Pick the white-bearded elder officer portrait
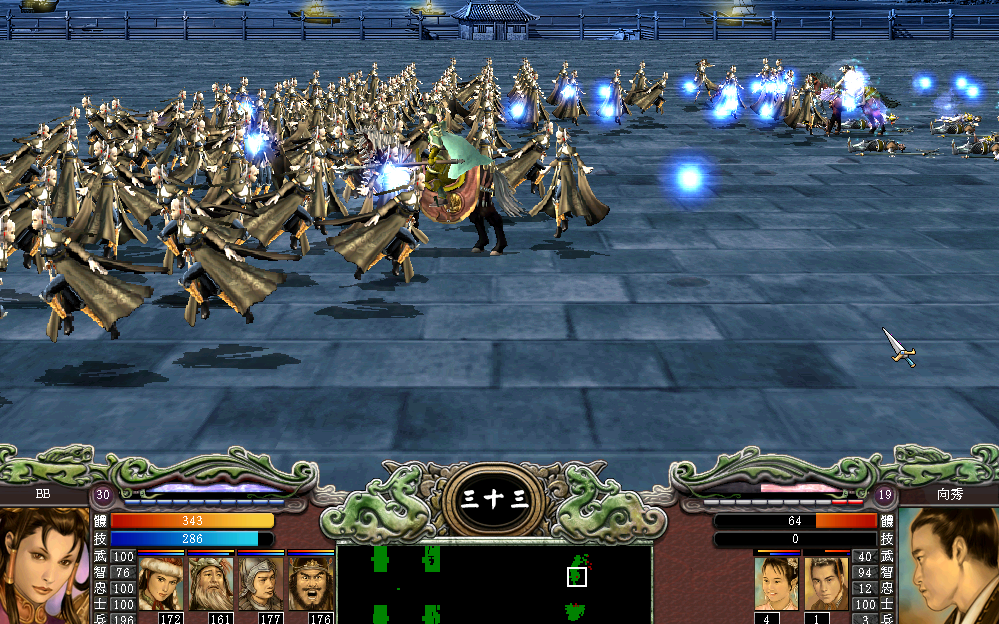This screenshot has height=624, width=999. point(210,583)
